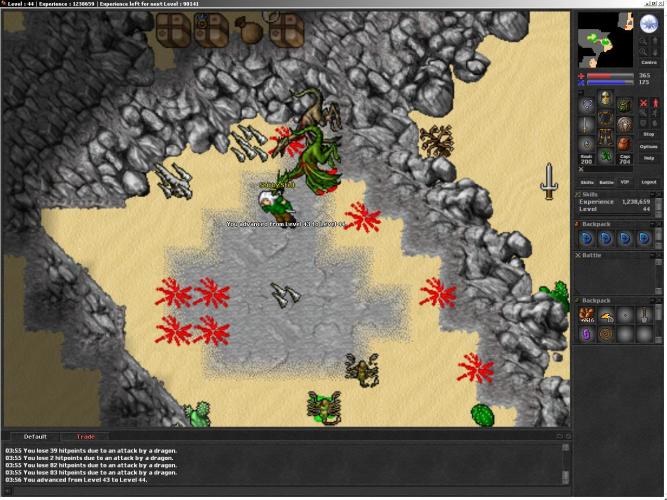Image resolution: width=667 pixels, height=500 pixels.
Task: Switch to the Default chat tab
Action: click(x=35, y=437)
